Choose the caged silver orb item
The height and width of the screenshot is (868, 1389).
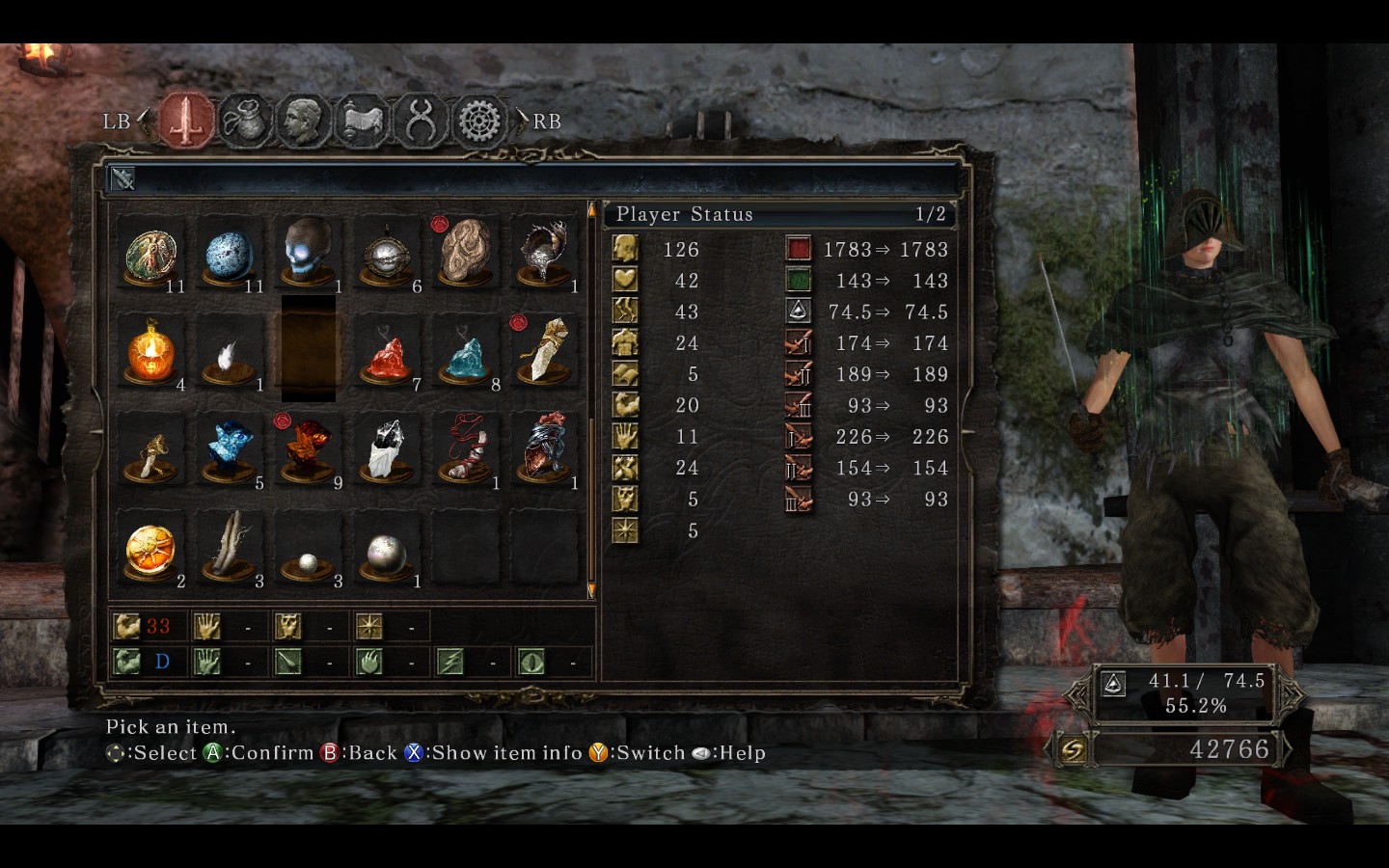(x=387, y=255)
